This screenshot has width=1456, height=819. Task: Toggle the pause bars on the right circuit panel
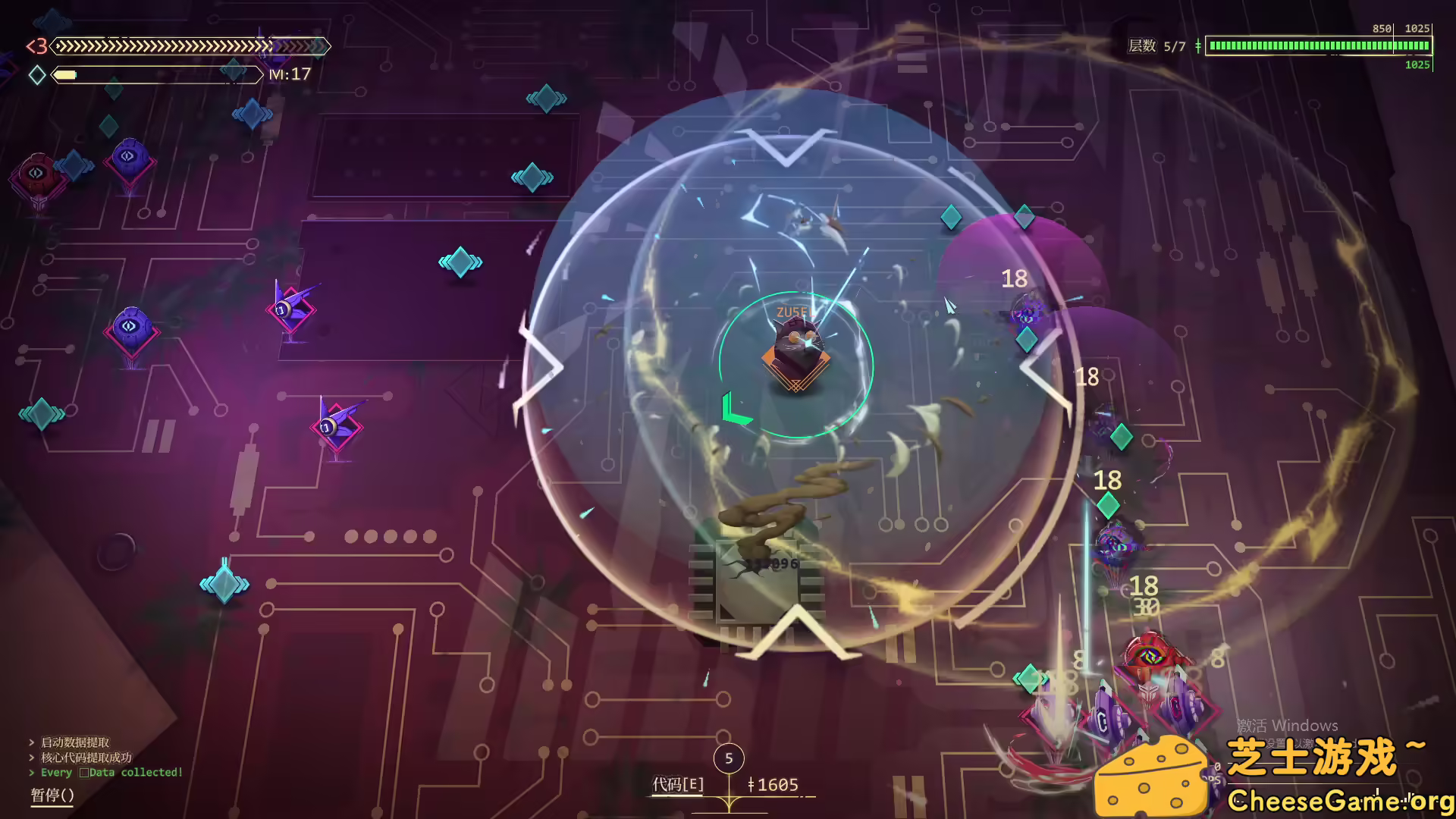coord(158,436)
